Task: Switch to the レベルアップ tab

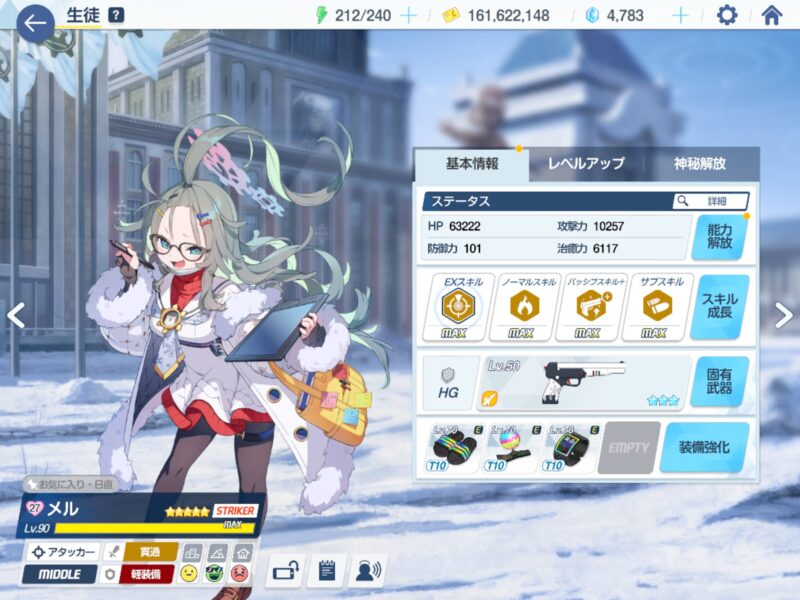Action: [x=585, y=164]
